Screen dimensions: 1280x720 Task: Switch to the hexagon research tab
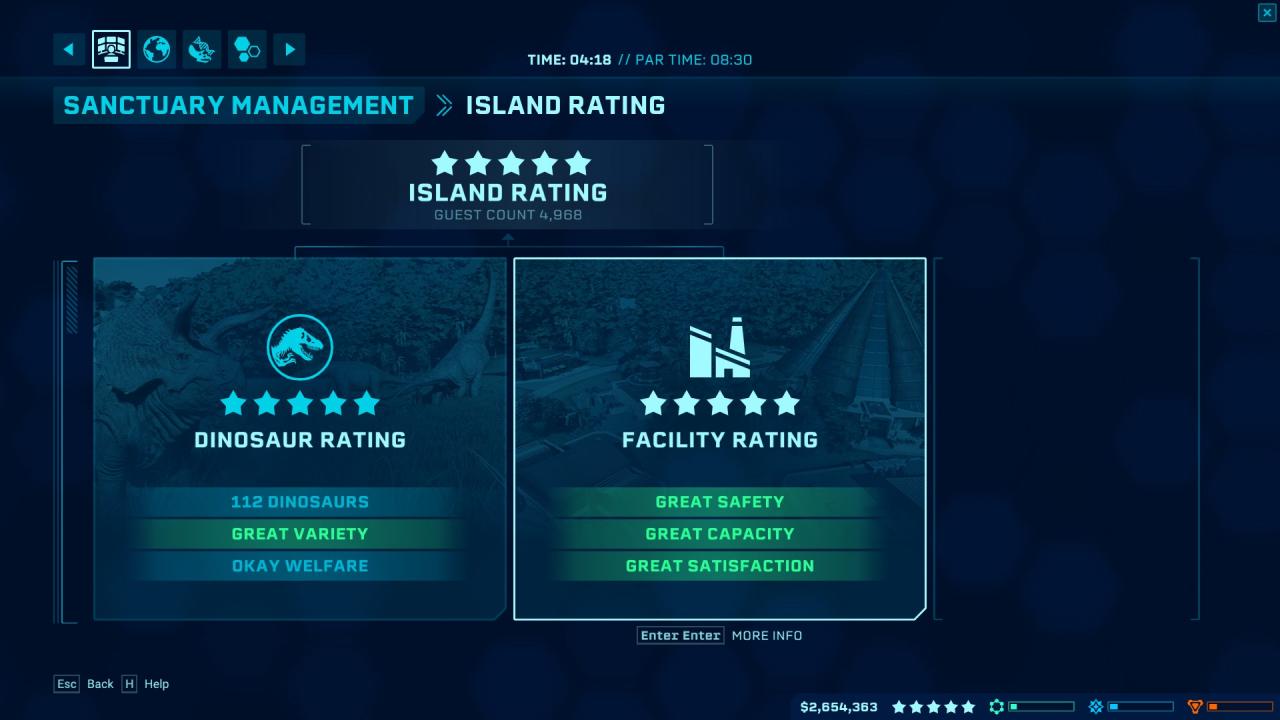tap(247, 49)
